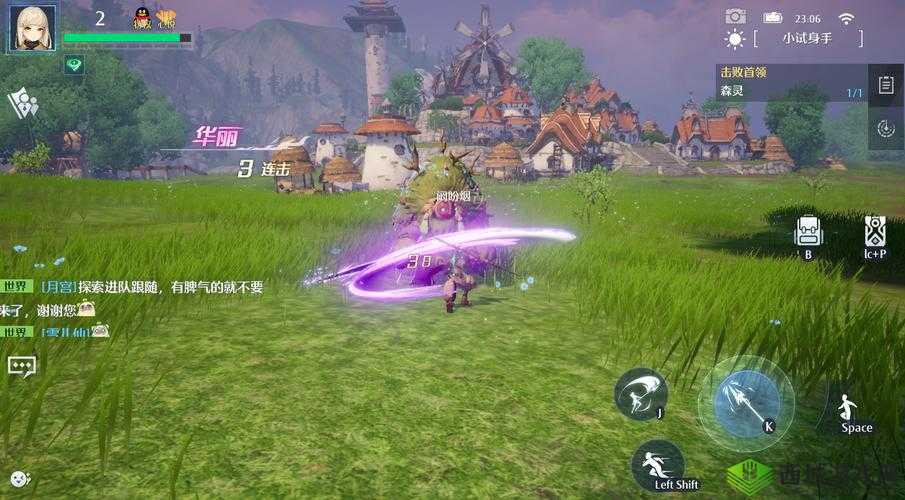Open the chat speech bubble button
Image resolution: width=905 pixels, height=500 pixels.
click(21, 366)
